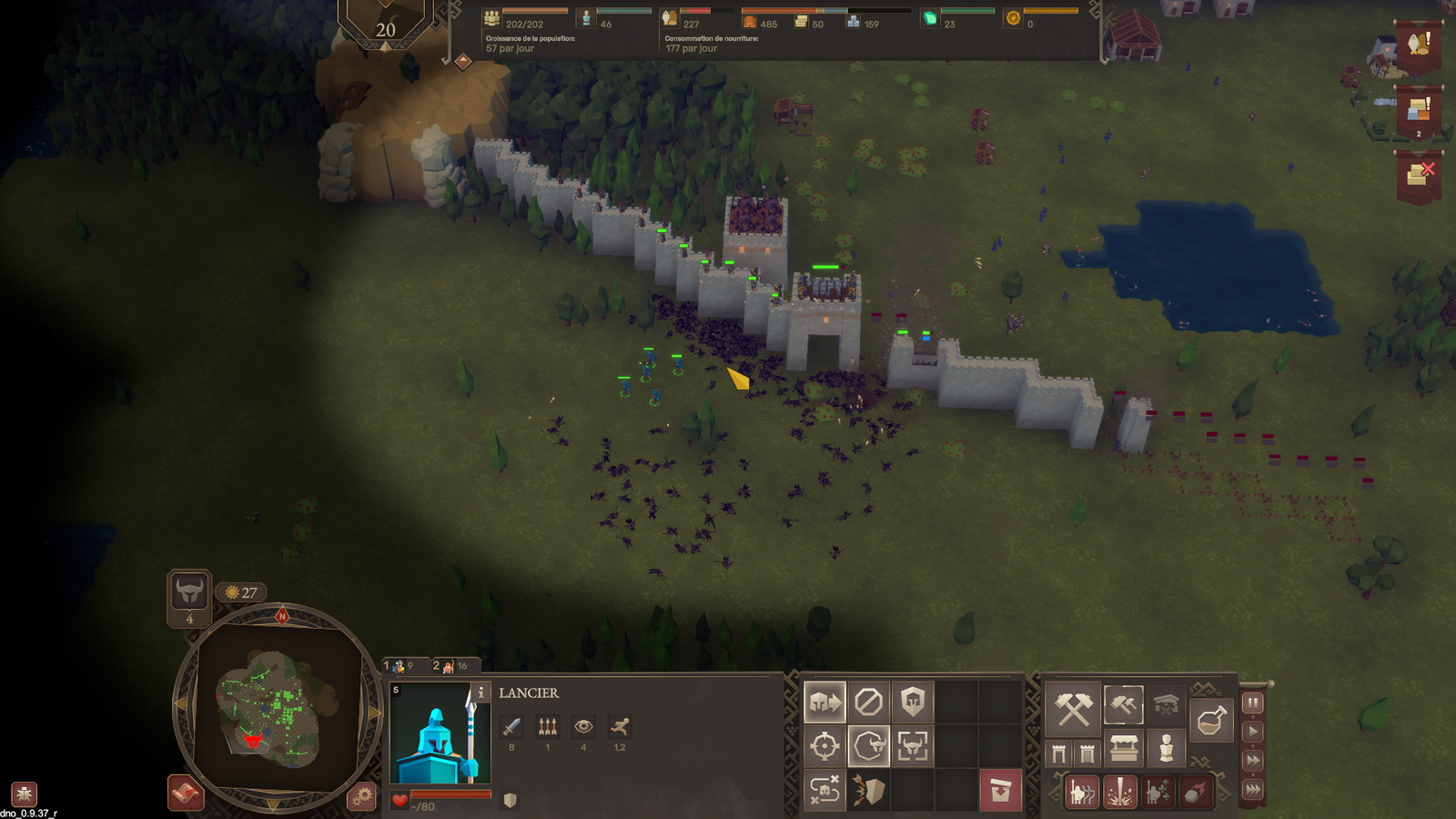Open the red scroll map button
The width and height of the screenshot is (1456, 819).
[x=185, y=793]
